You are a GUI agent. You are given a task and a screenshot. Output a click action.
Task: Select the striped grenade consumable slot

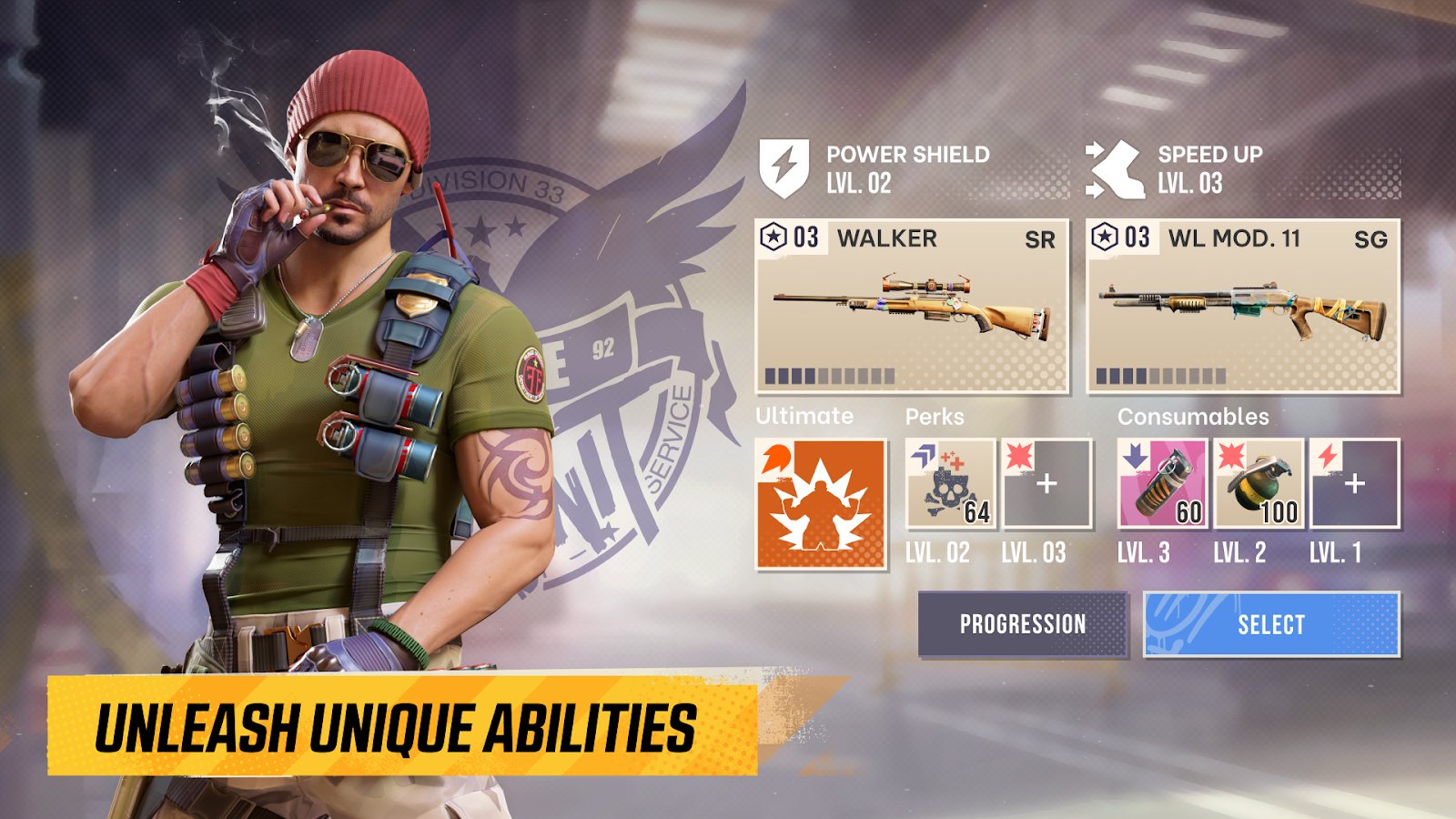pyautogui.click(x=1162, y=484)
